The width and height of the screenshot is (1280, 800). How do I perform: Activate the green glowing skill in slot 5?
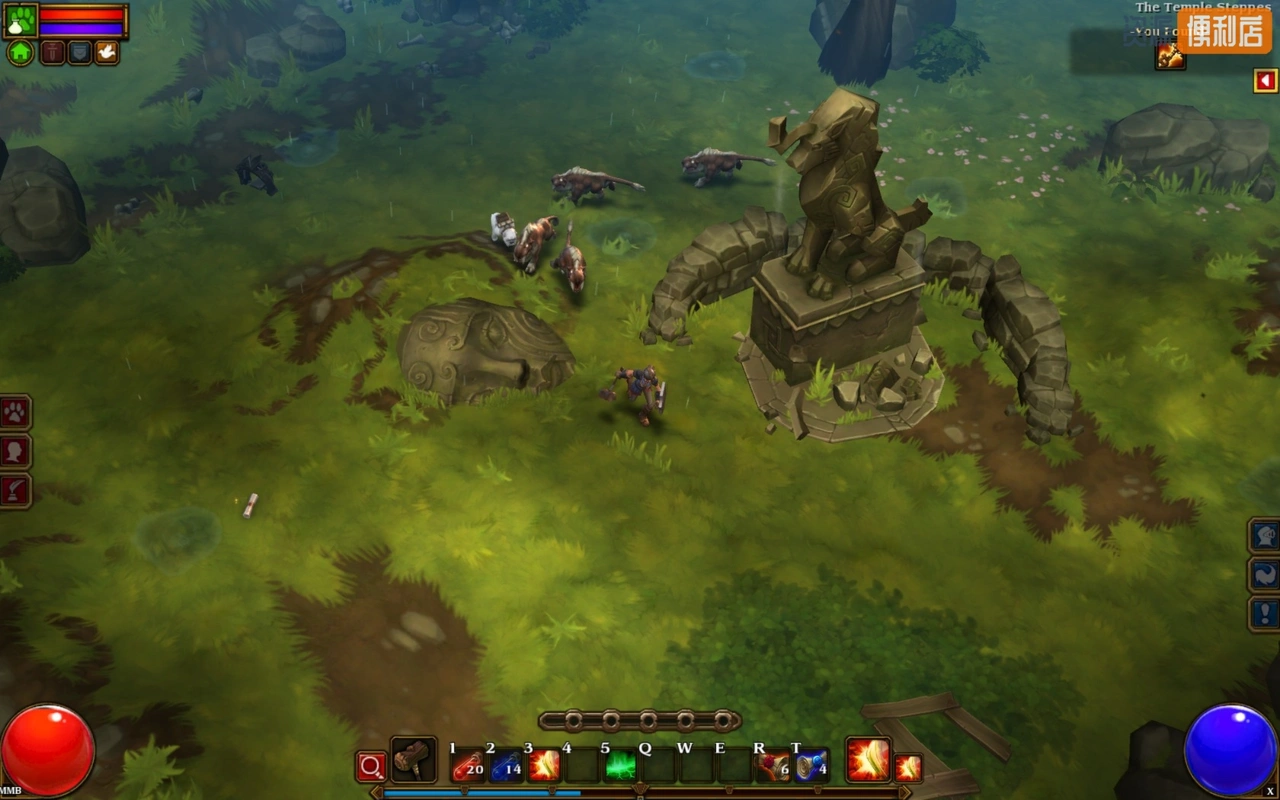click(x=620, y=766)
